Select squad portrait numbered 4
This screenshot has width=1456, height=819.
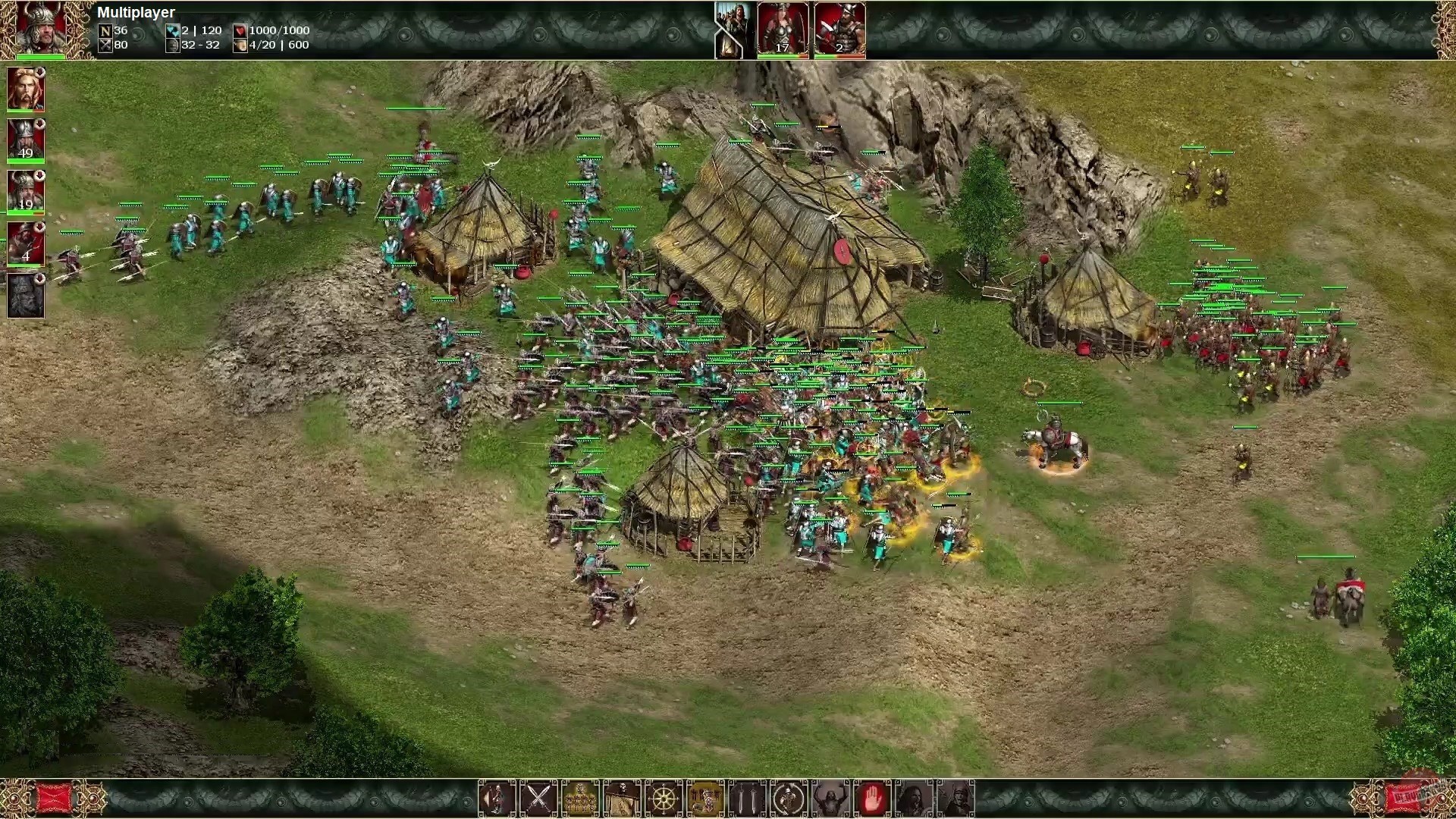click(x=26, y=244)
